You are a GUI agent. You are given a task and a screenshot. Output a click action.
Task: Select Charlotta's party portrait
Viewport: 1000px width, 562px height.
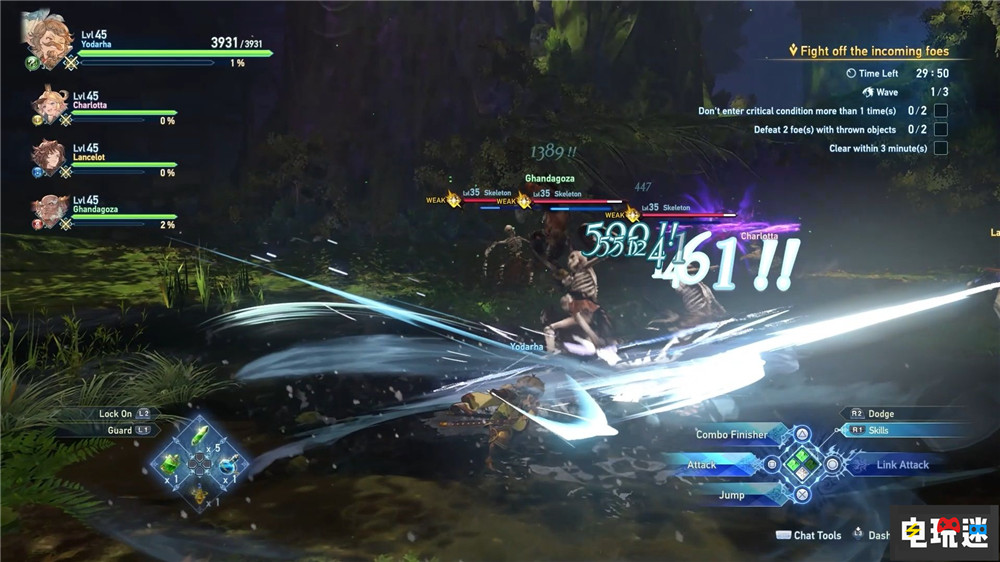pos(50,105)
